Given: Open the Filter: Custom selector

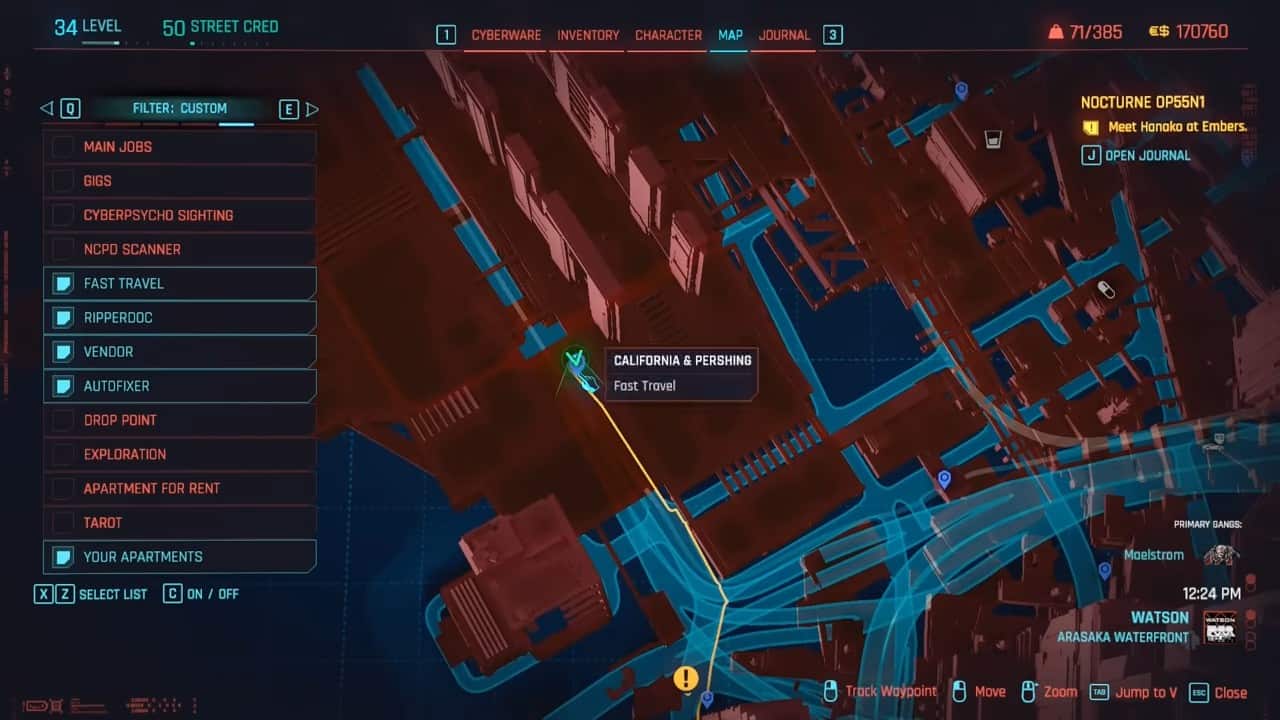Looking at the screenshot, I should point(180,108).
